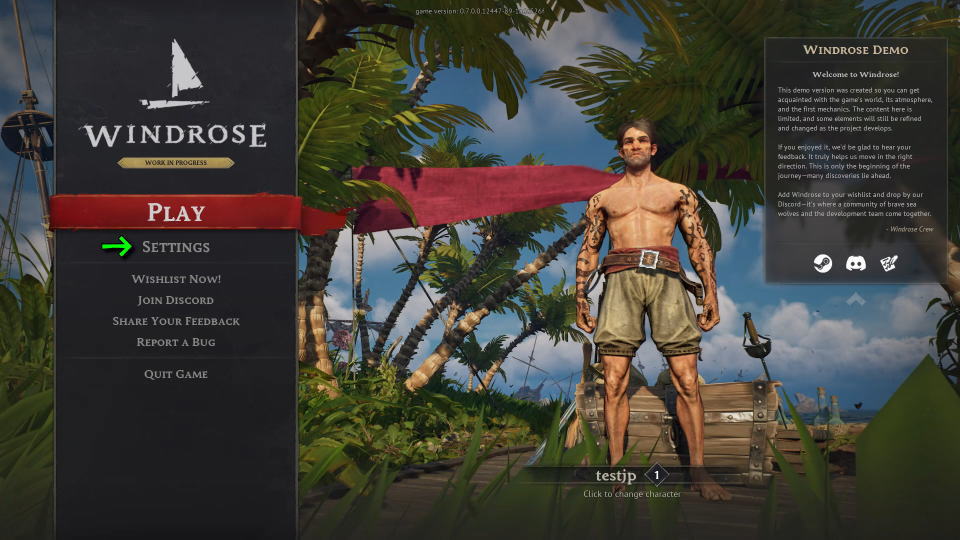Open the Discord icon in the demo panel
The height and width of the screenshot is (540, 960).
(855, 264)
